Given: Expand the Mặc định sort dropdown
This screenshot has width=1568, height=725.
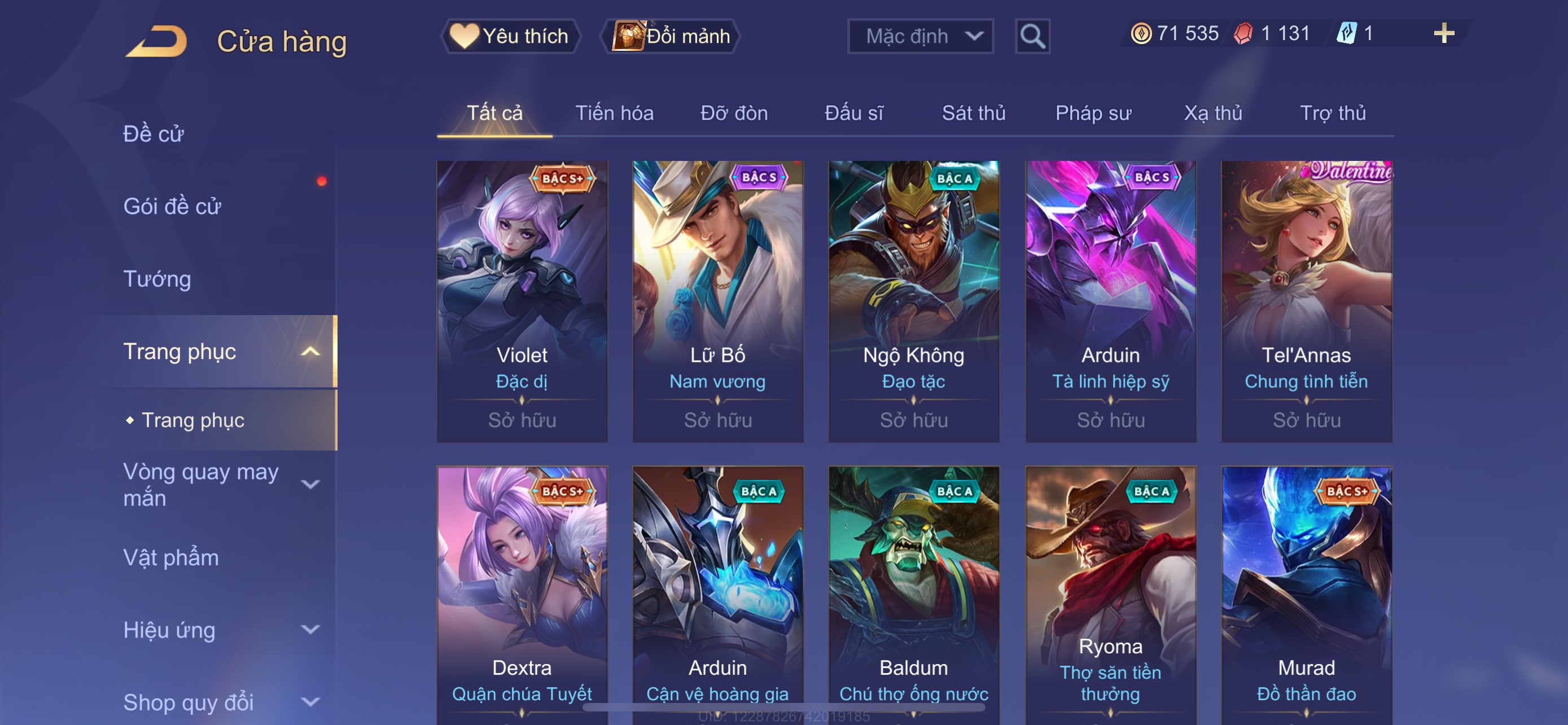Looking at the screenshot, I should (919, 37).
